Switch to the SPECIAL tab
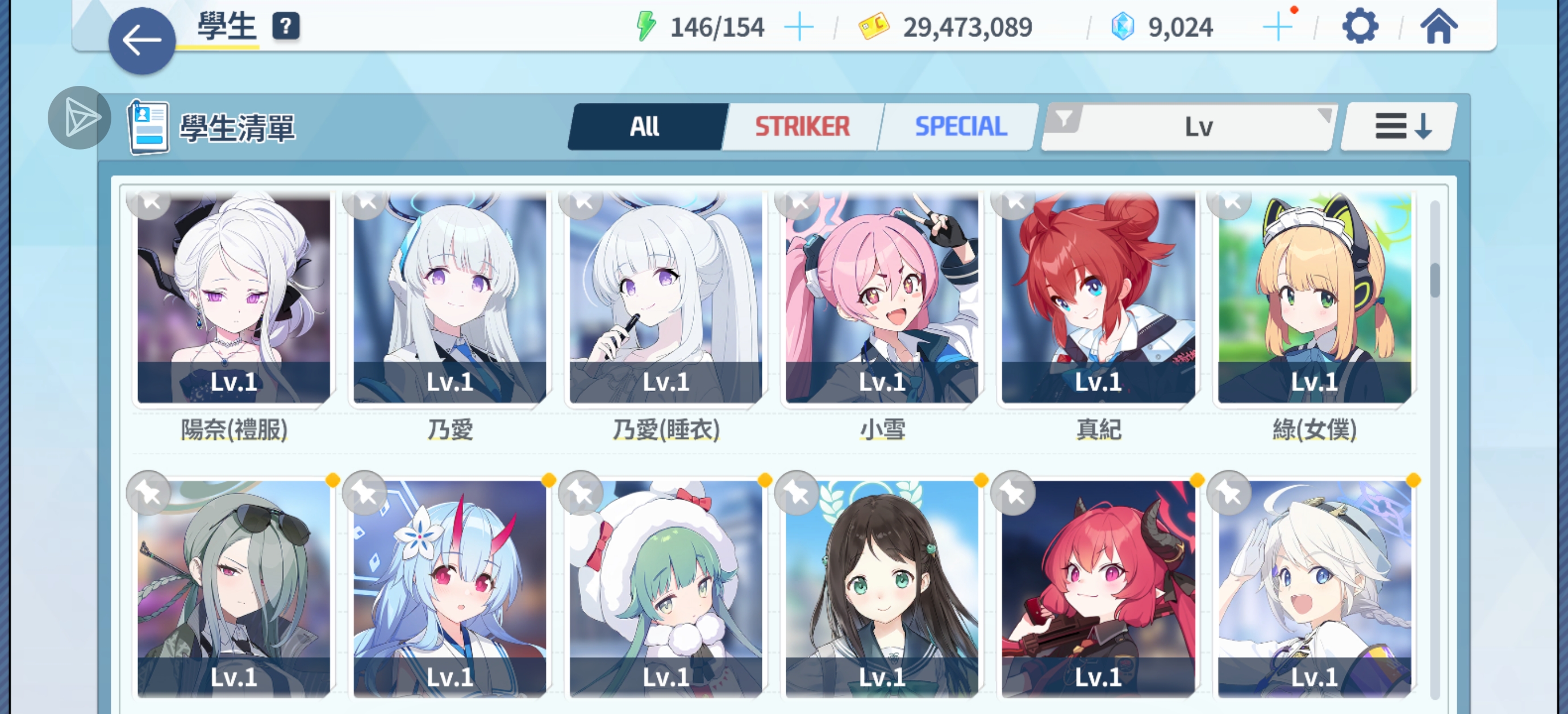Image resolution: width=1568 pixels, height=714 pixels. coord(960,127)
